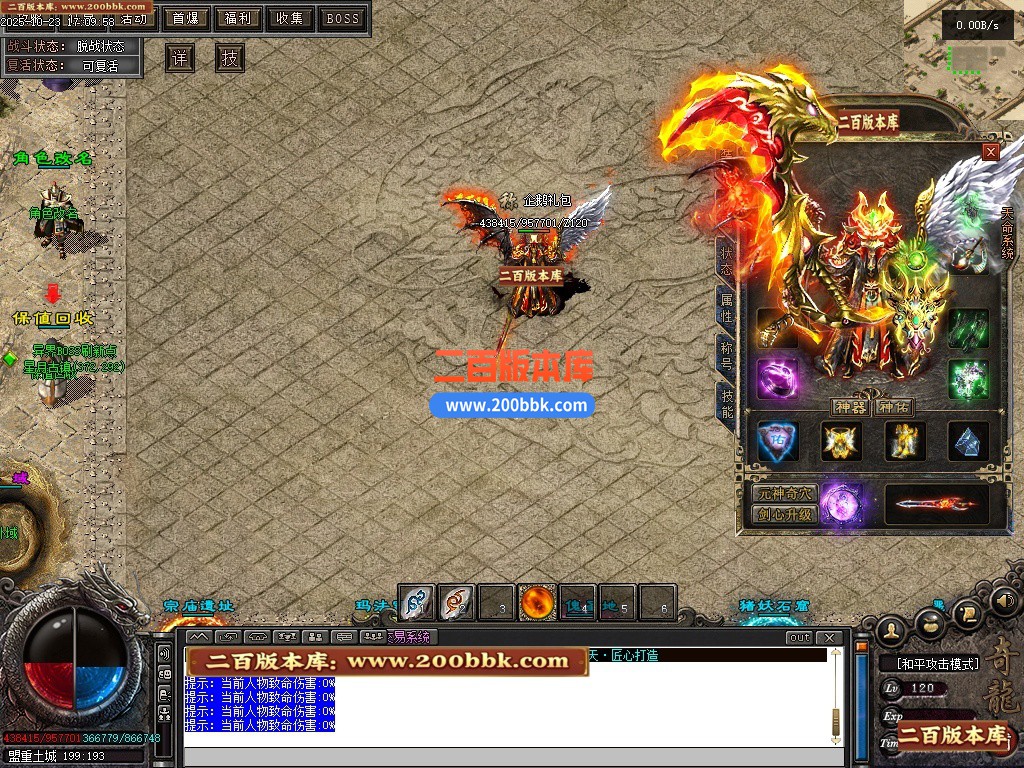This screenshot has height=768, width=1024.
Task: Select the 神器 artifact button
Action: click(x=849, y=407)
